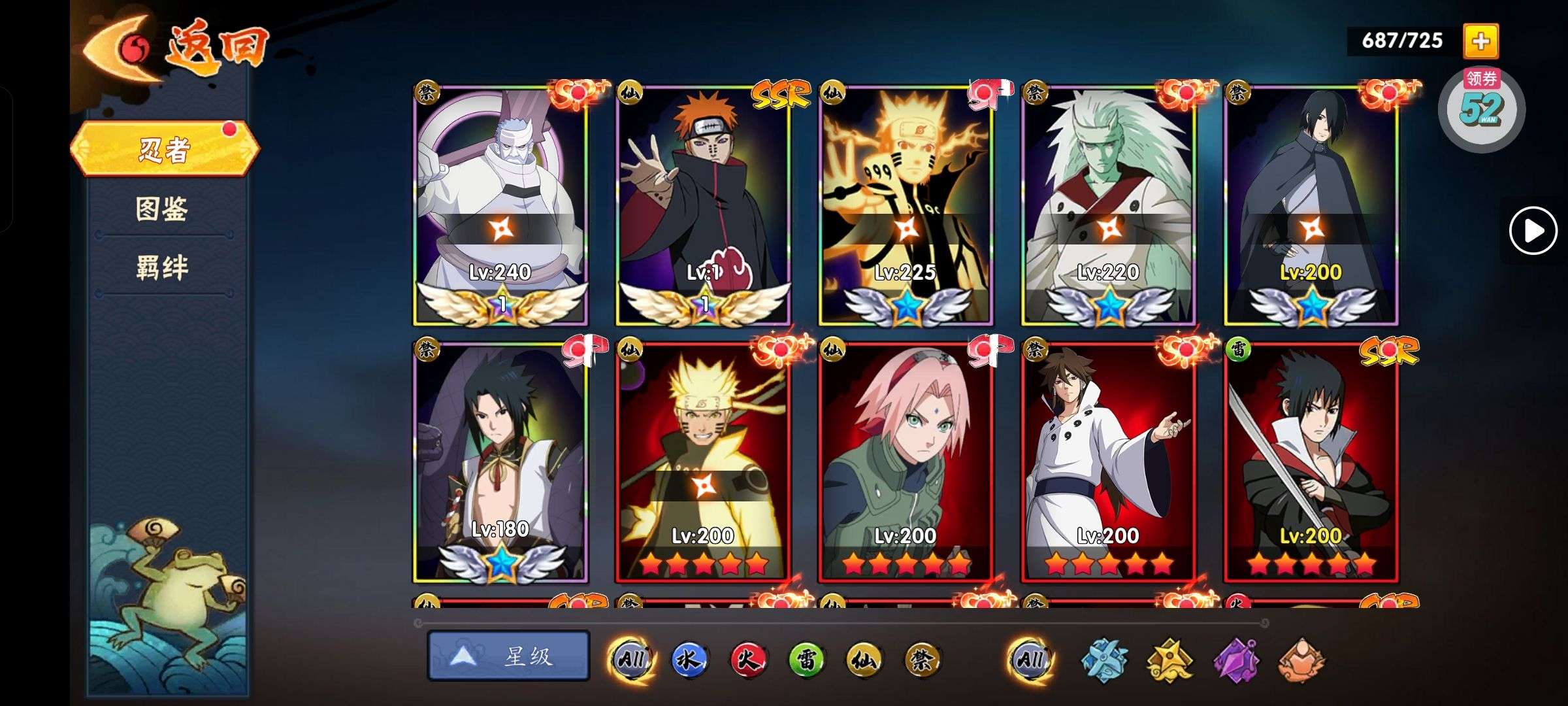Viewport: 1568px width, 706px height.
Task: Select the Sasuke with sword SSR card
Action: point(1311,461)
